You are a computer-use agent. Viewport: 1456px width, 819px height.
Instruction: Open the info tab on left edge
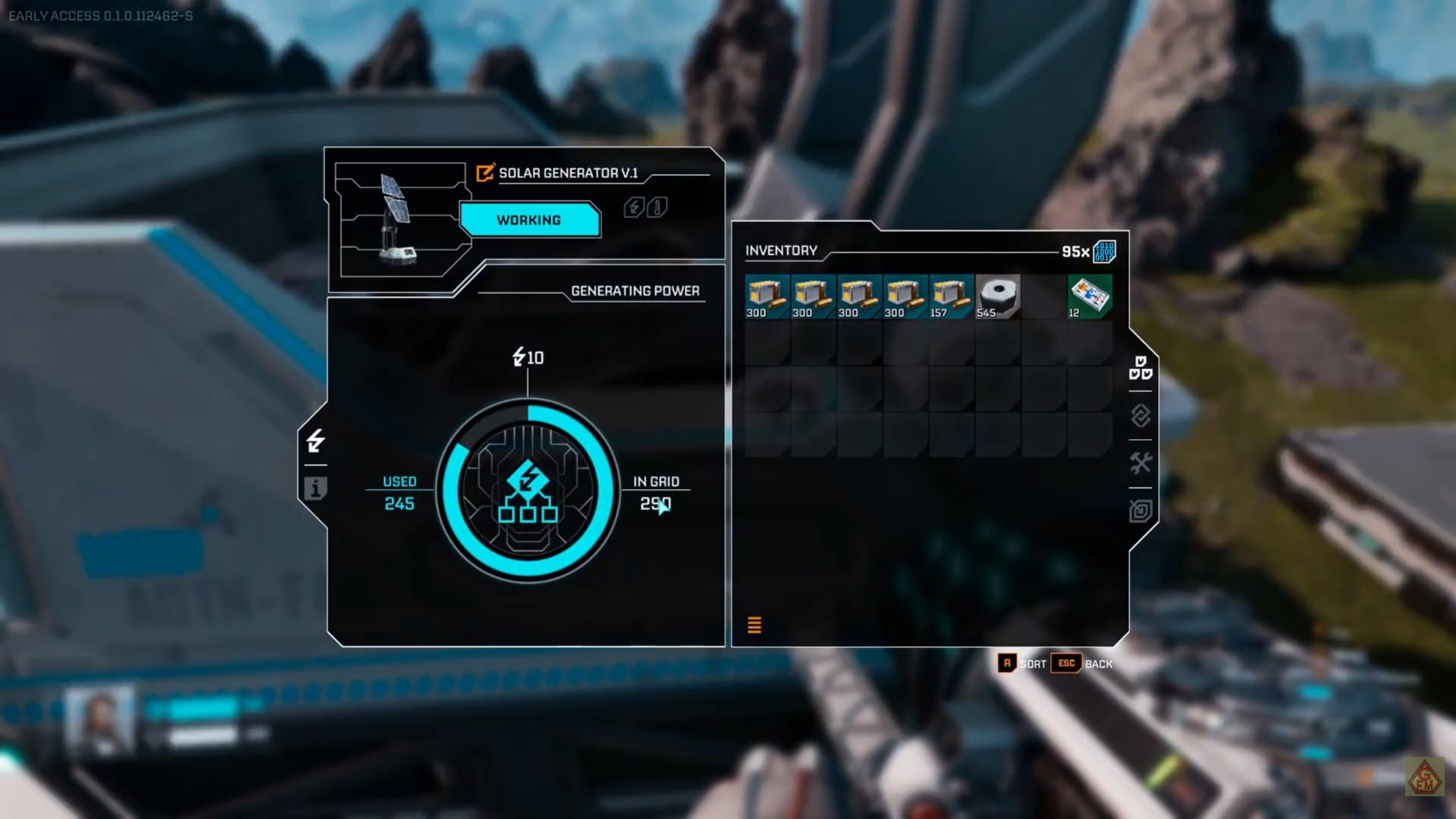(315, 488)
